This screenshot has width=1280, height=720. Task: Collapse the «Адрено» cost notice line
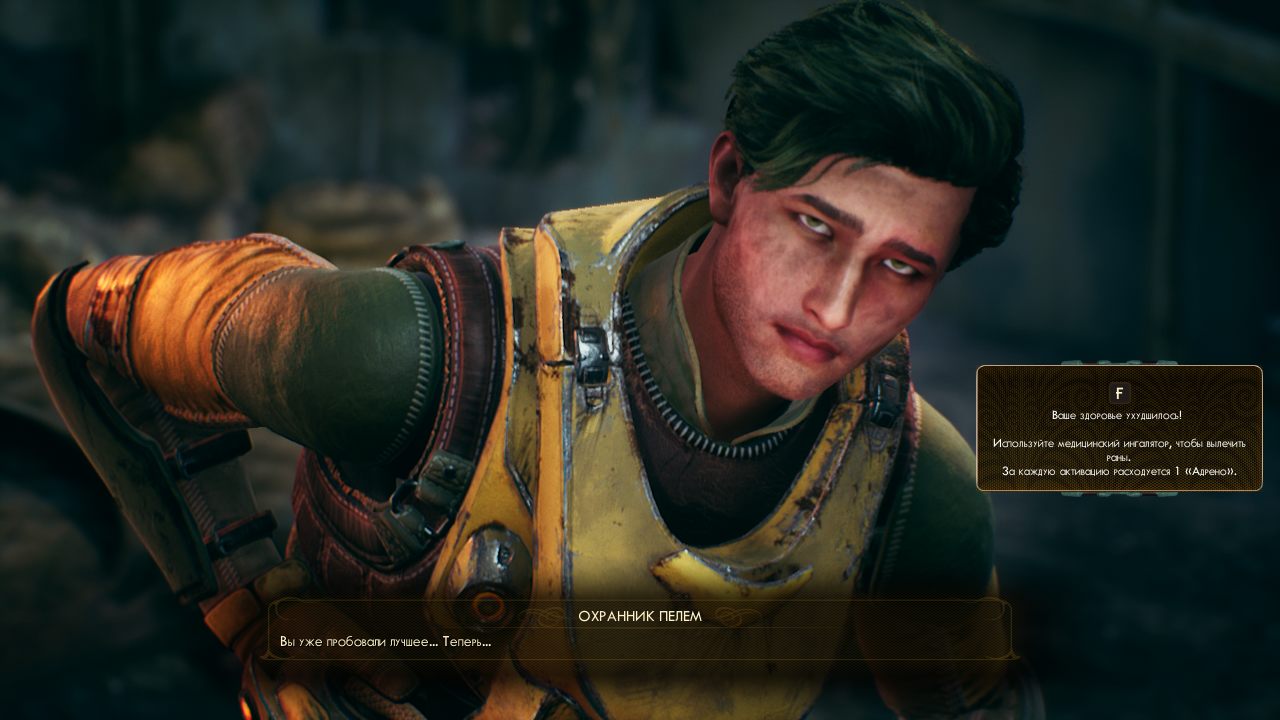point(1119,470)
